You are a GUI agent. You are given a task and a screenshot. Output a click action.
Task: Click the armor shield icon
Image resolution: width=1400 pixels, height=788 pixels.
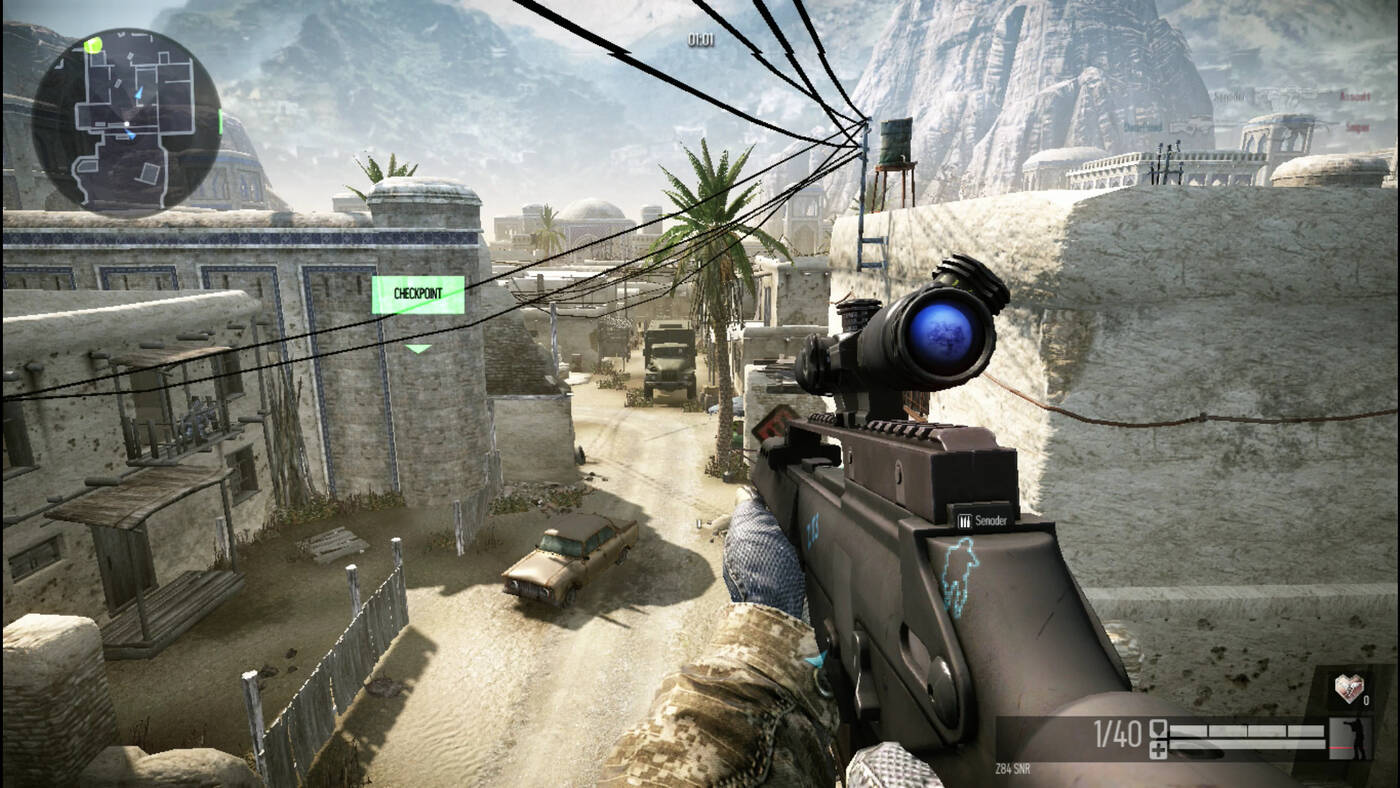pos(1158,729)
